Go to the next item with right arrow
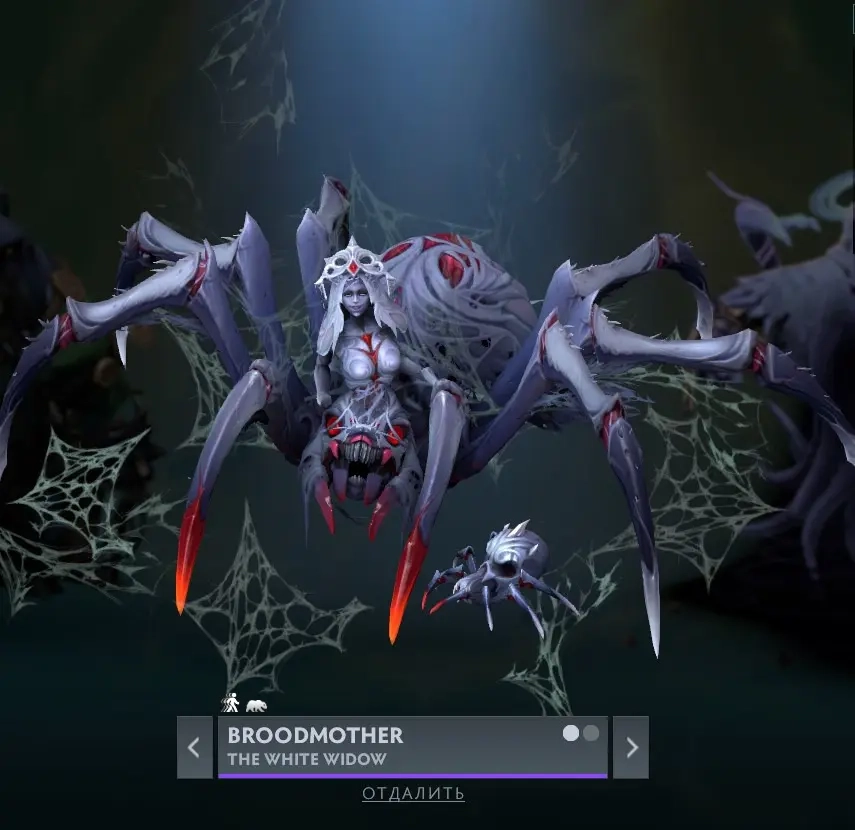The height and width of the screenshot is (830, 855). [631, 747]
